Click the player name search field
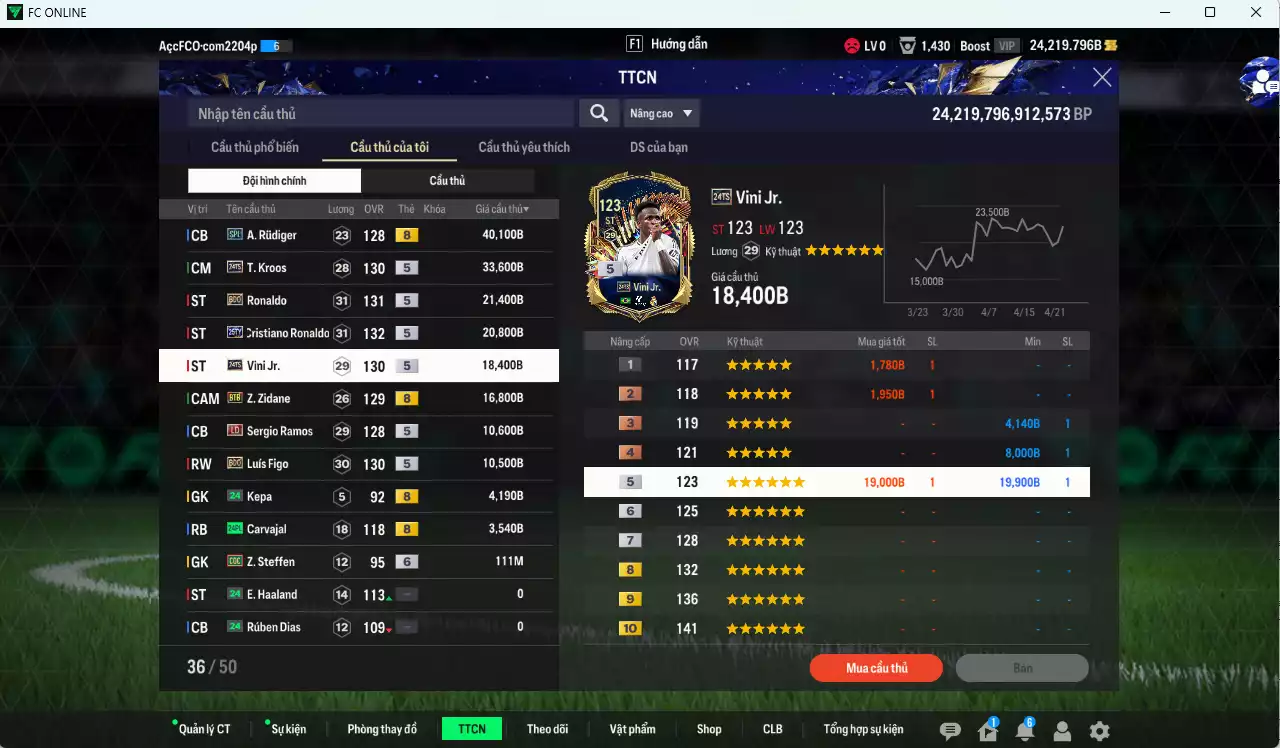This screenshot has height=748, width=1280. pyautogui.click(x=380, y=114)
